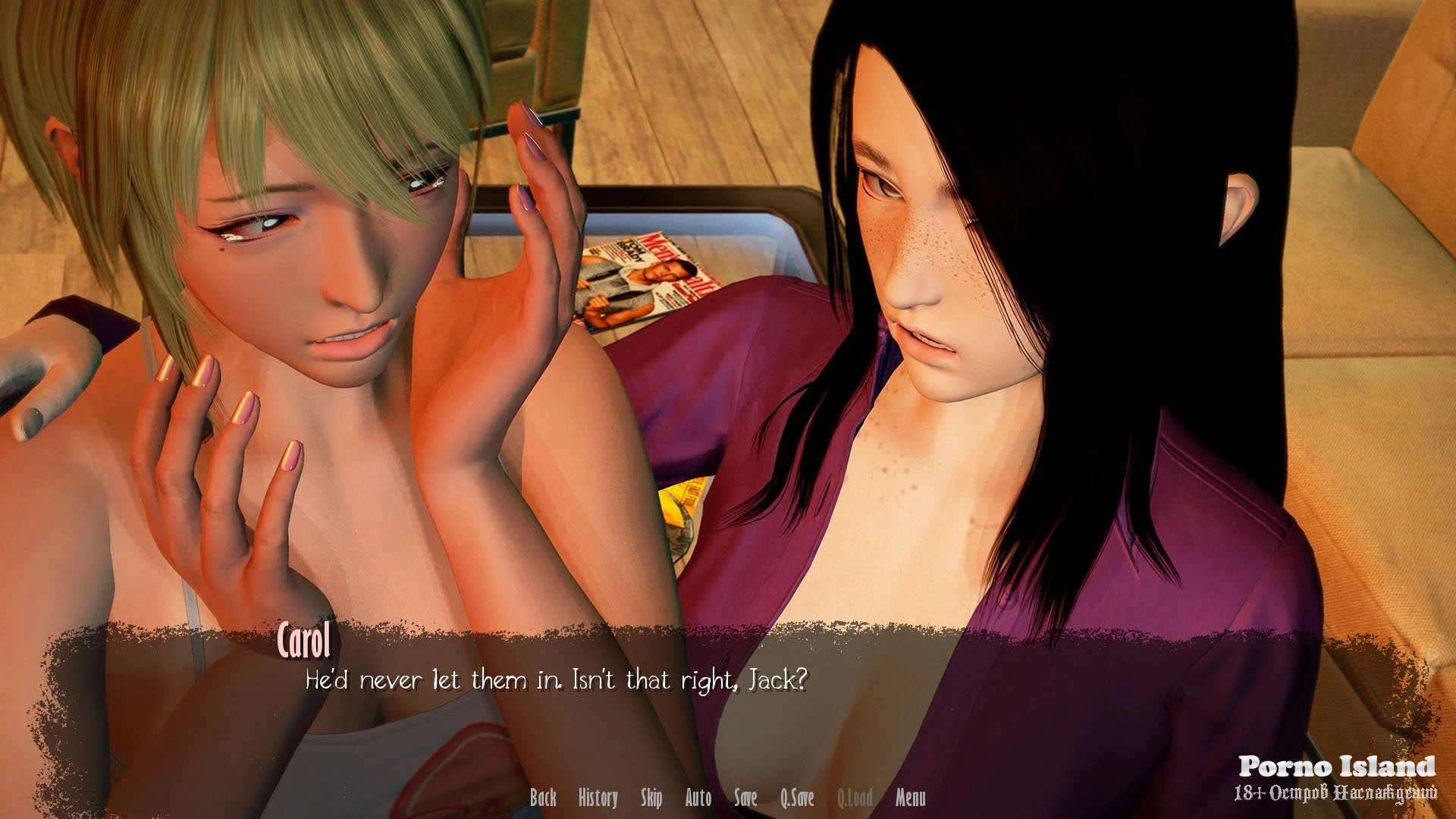Open the game Menu
Image resolution: width=1456 pixels, height=819 pixels.
pos(910,798)
